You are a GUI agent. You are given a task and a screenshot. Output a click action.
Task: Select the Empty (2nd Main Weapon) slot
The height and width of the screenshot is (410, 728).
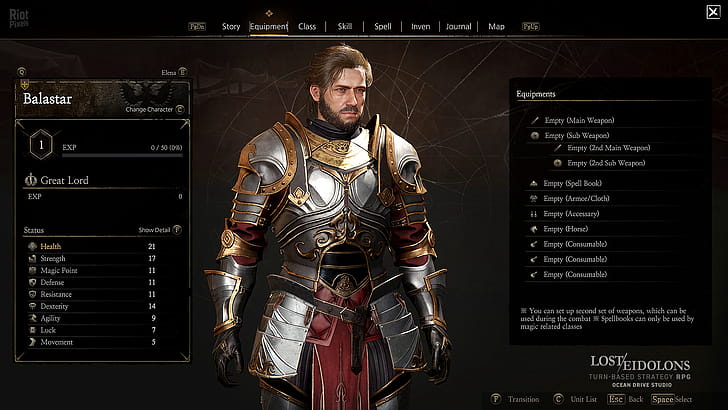click(607, 148)
